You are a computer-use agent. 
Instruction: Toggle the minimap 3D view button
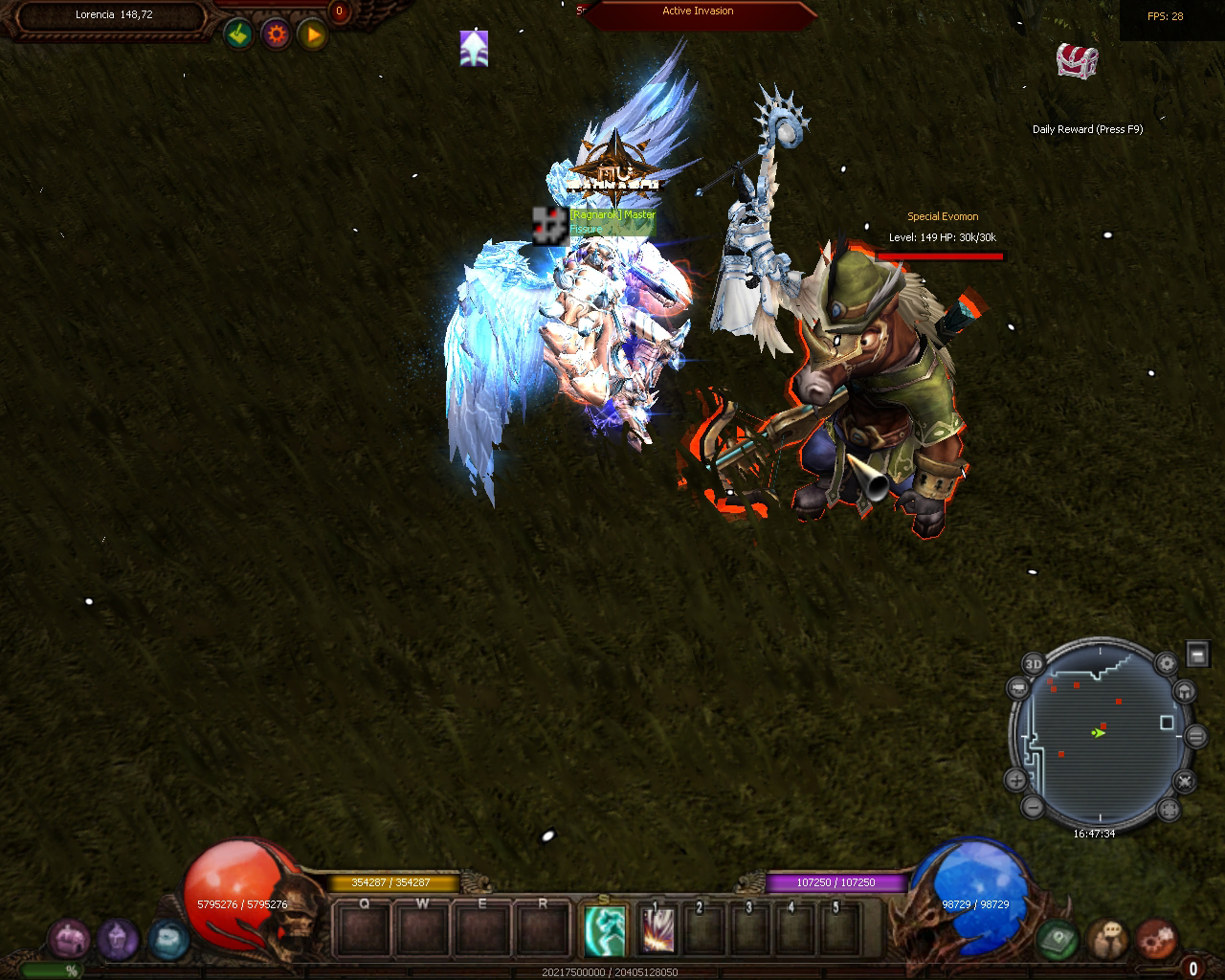(1034, 664)
